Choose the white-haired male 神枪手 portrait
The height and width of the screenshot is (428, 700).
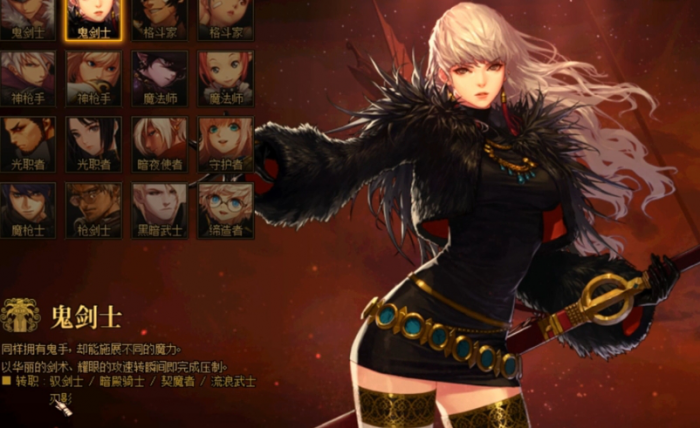[28, 78]
